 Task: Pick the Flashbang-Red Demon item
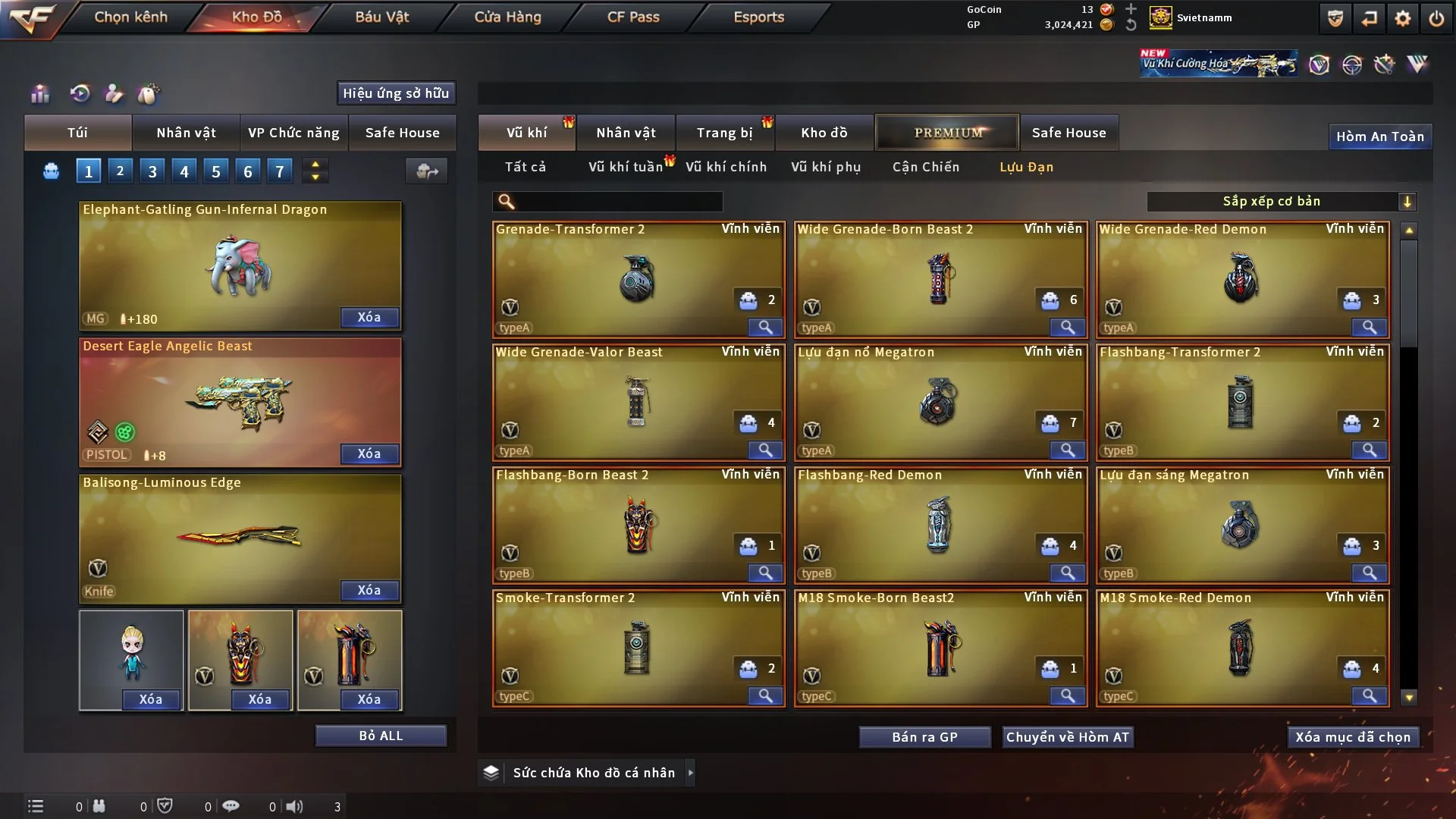pos(940,526)
